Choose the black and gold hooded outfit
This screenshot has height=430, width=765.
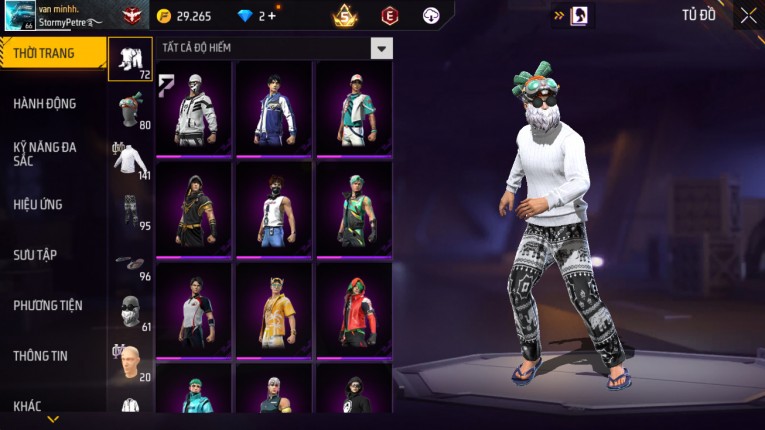[x=194, y=208]
